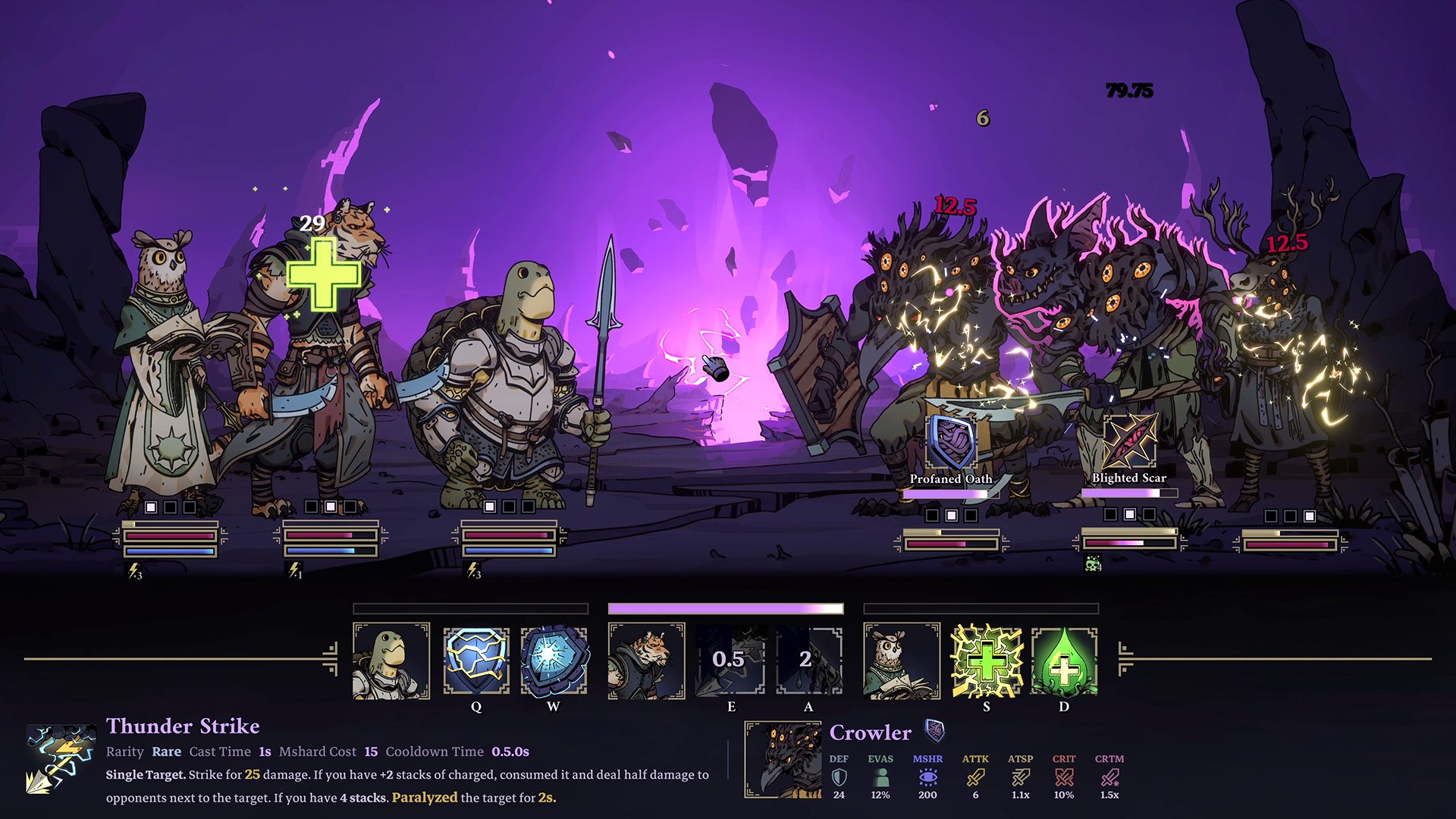Activate the cracked lightning shield ability
Screen dimensions: 1456x819
(476, 661)
